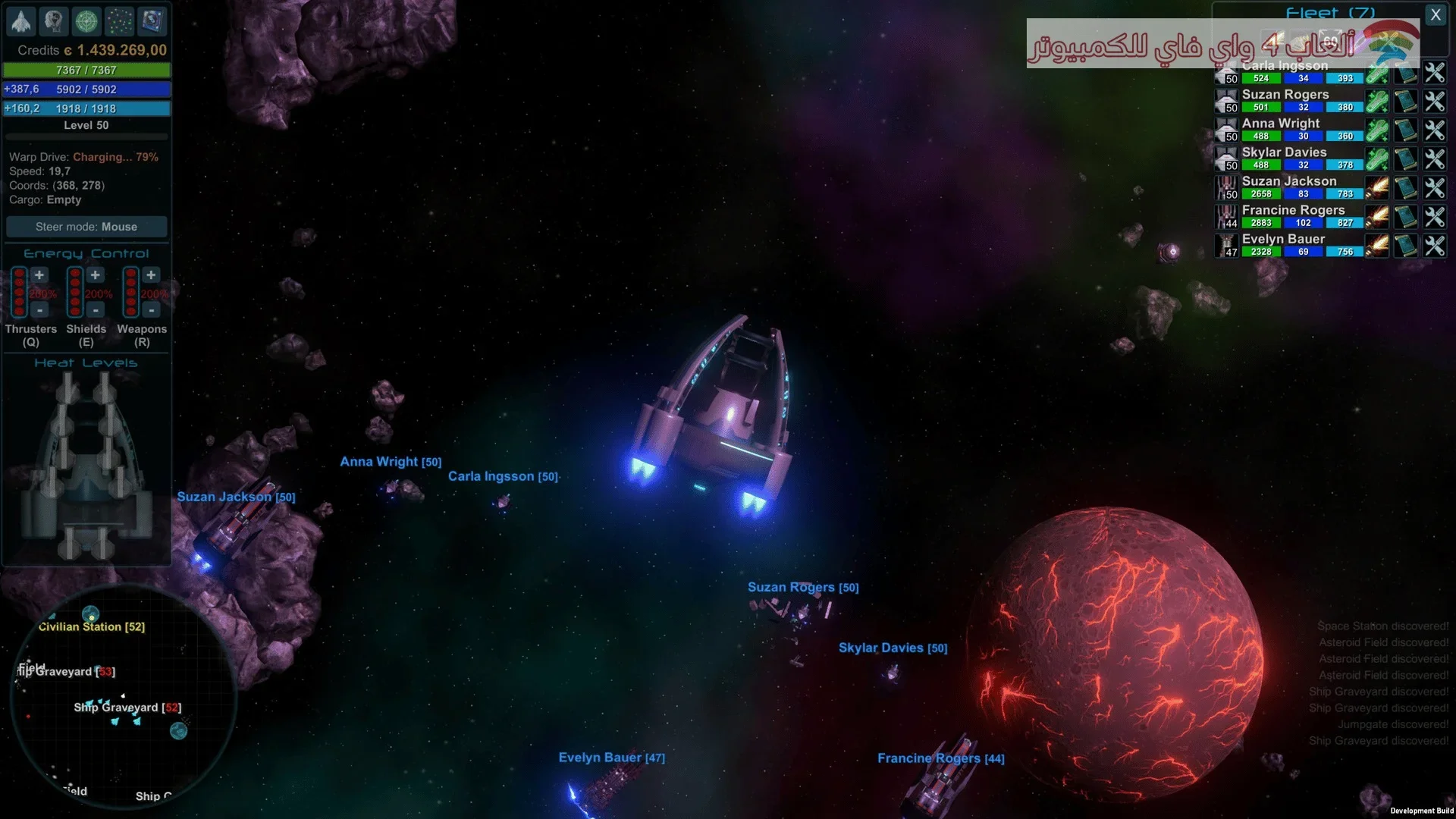The height and width of the screenshot is (819, 1456).
Task: Increase Thrusters energy with plus button
Action: pos(39,275)
